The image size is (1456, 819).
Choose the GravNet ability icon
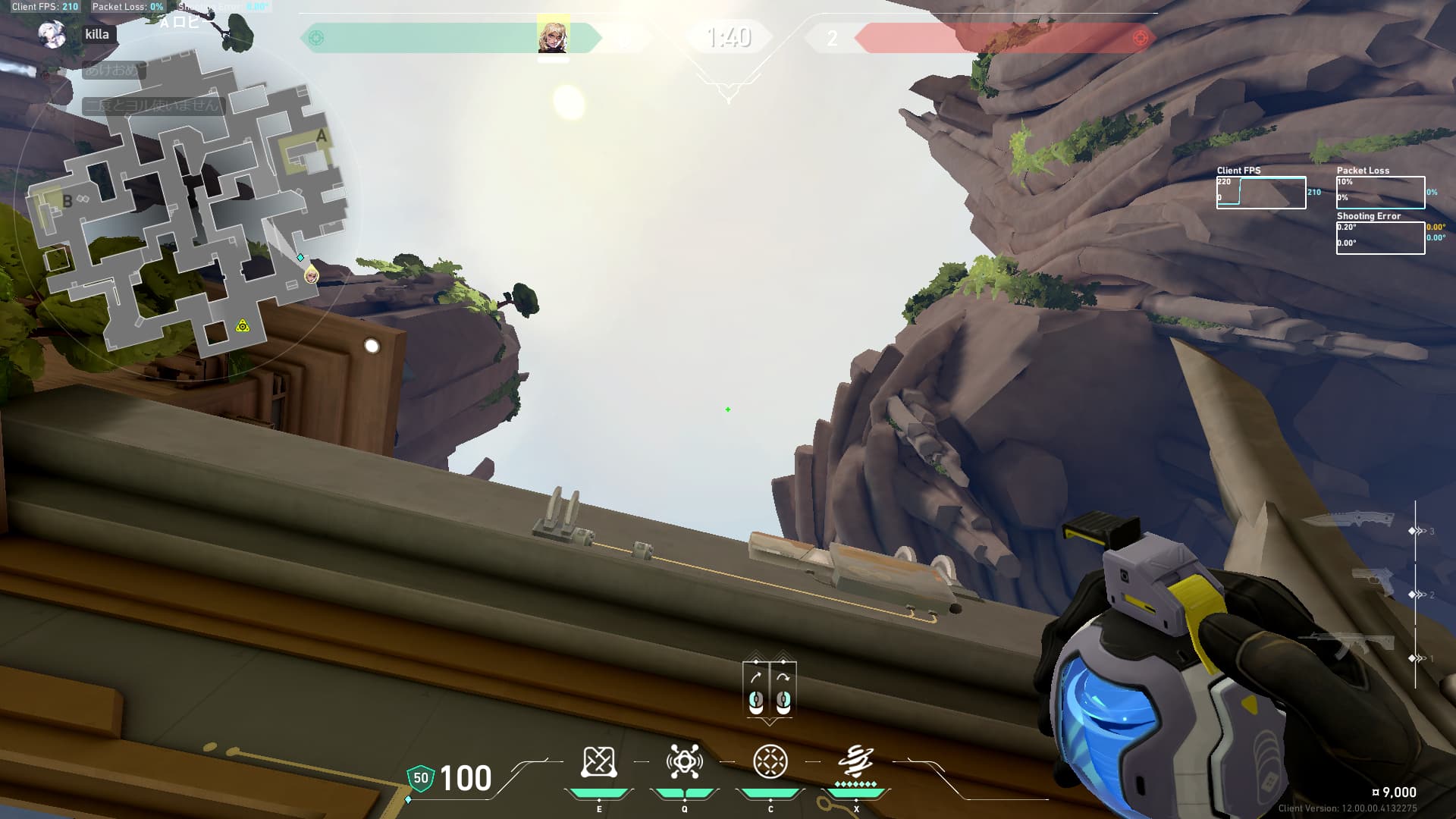pos(770,762)
